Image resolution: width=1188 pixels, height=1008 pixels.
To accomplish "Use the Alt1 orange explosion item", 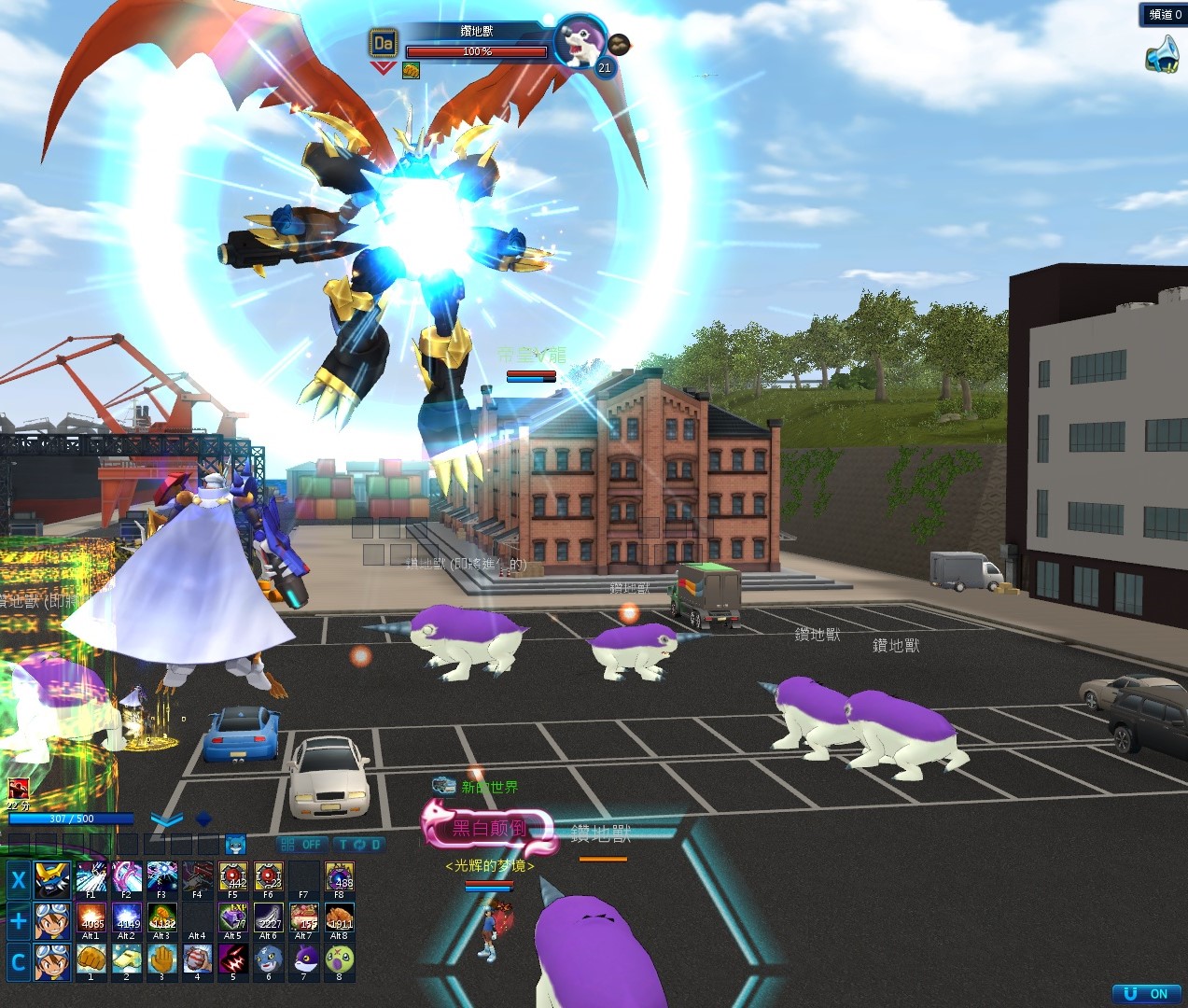I will click(91, 920).
